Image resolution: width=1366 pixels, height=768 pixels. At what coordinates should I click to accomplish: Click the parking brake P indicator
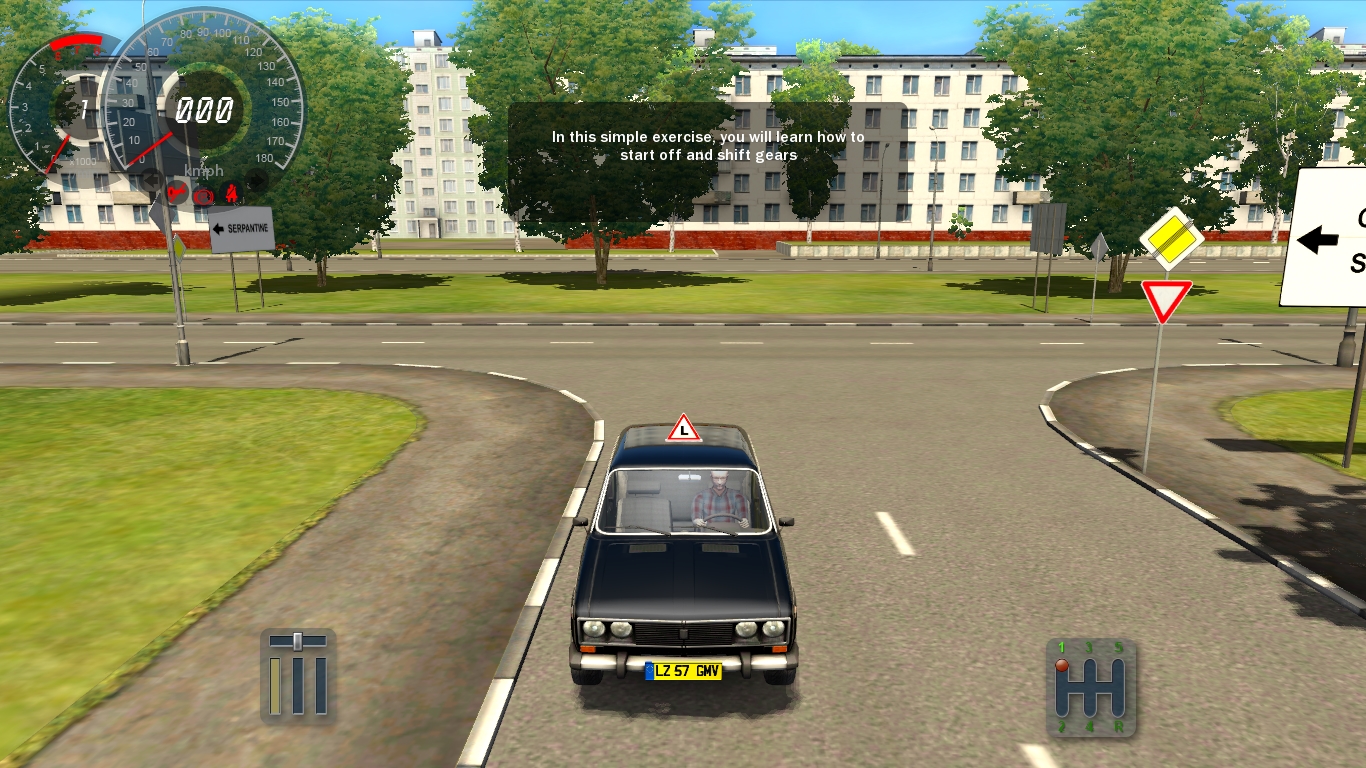tap(204, 196)
